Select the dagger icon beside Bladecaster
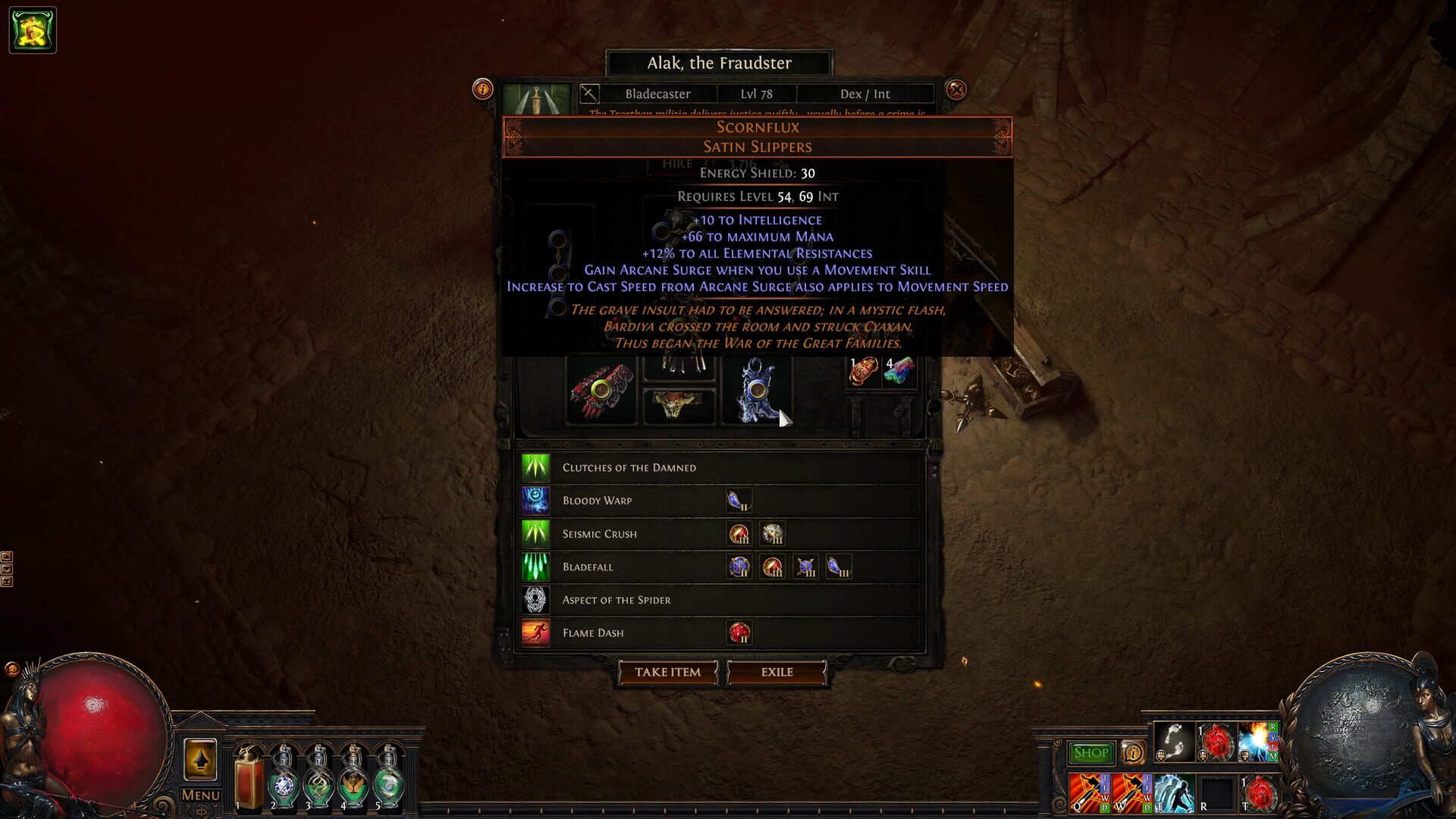 tap(590, 94)
